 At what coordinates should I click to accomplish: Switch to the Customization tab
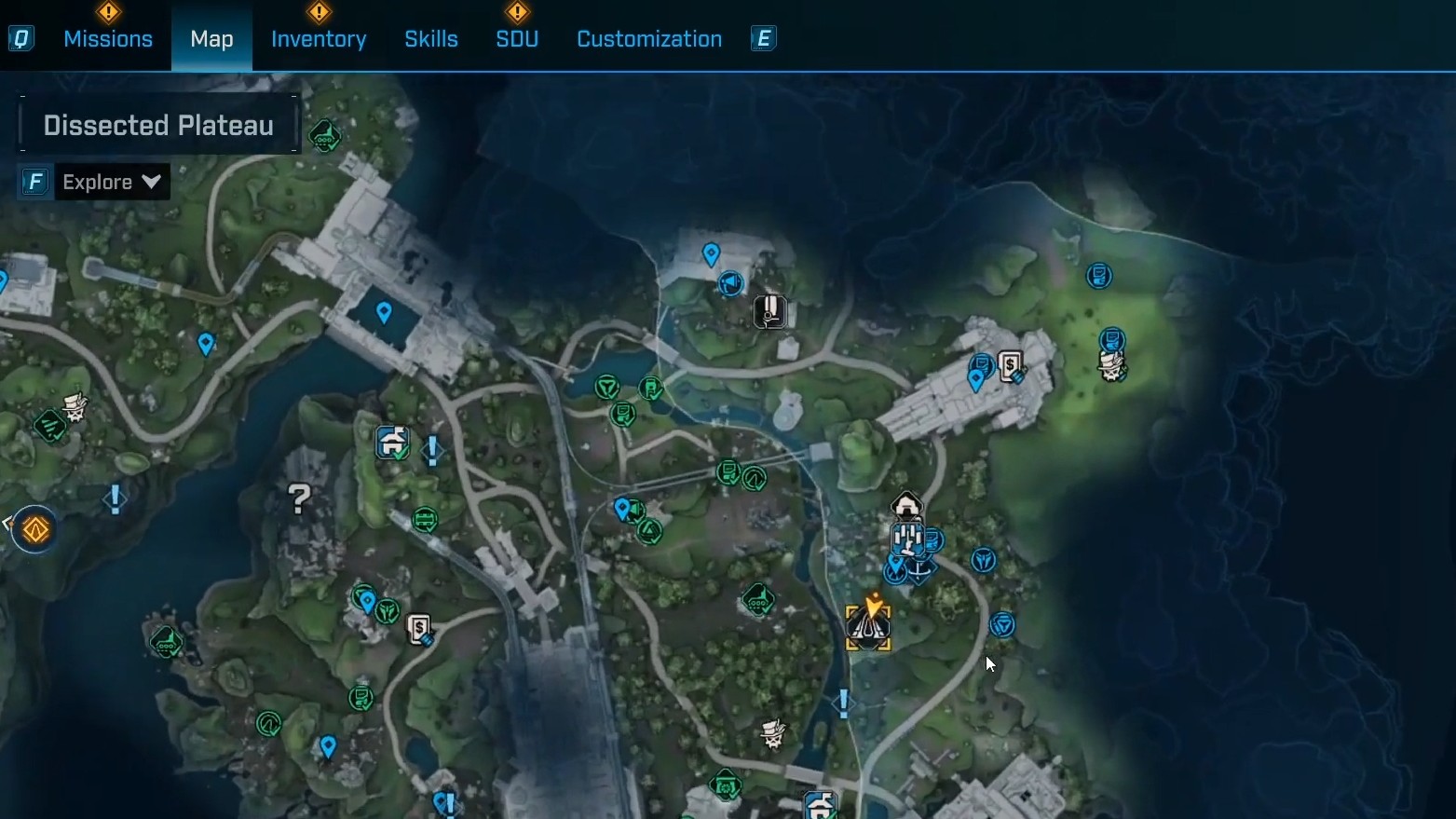click(x=649, y=39)
